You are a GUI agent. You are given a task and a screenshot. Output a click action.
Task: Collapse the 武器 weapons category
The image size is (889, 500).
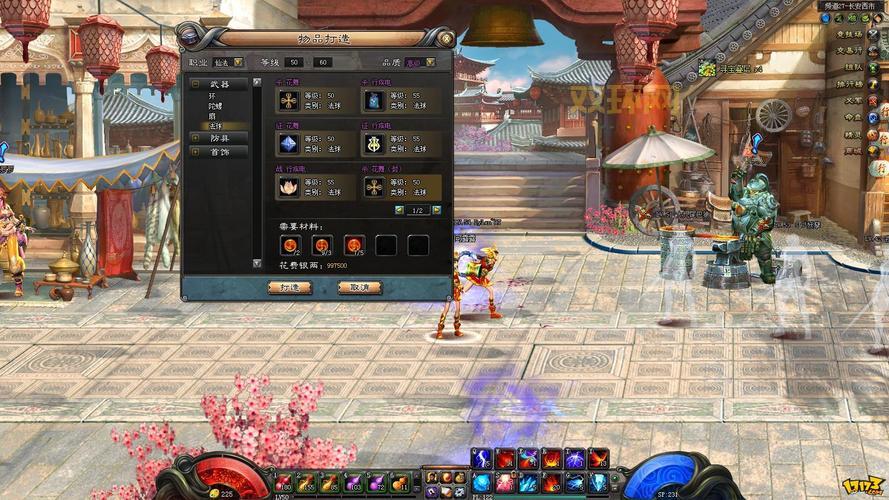click(195, 84)
